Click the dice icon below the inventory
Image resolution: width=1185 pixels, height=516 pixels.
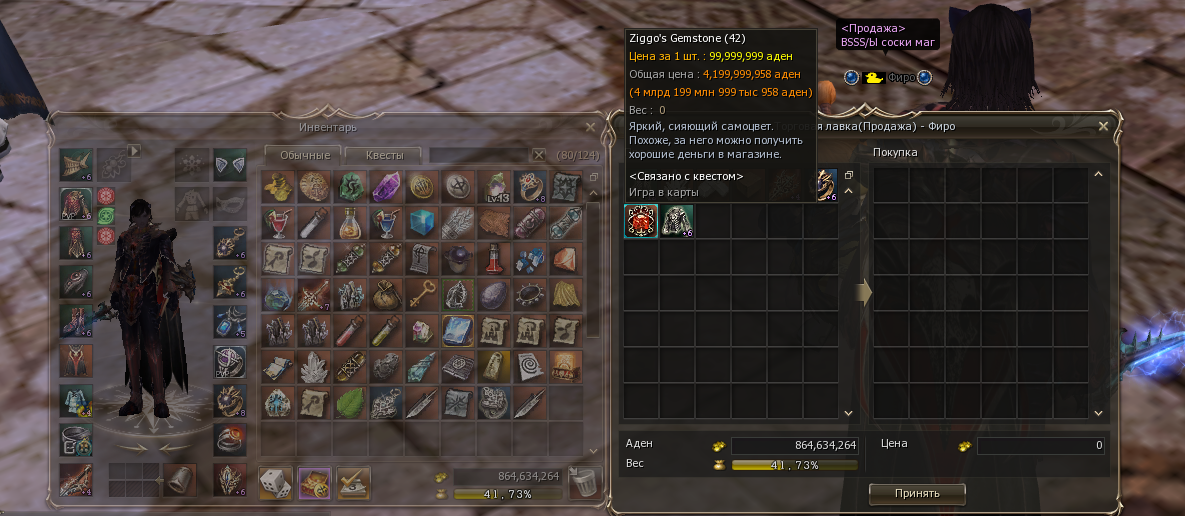[x=276, y=484]
